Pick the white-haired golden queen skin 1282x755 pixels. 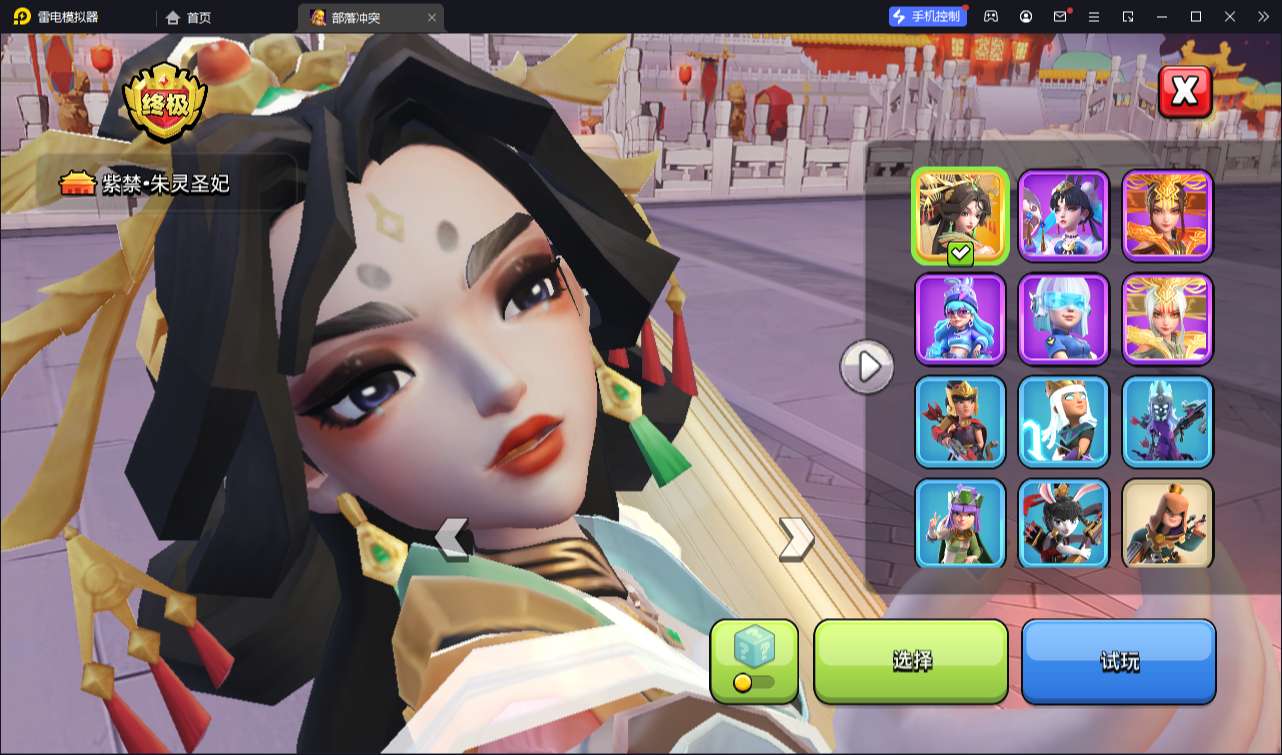point(1168,319)
